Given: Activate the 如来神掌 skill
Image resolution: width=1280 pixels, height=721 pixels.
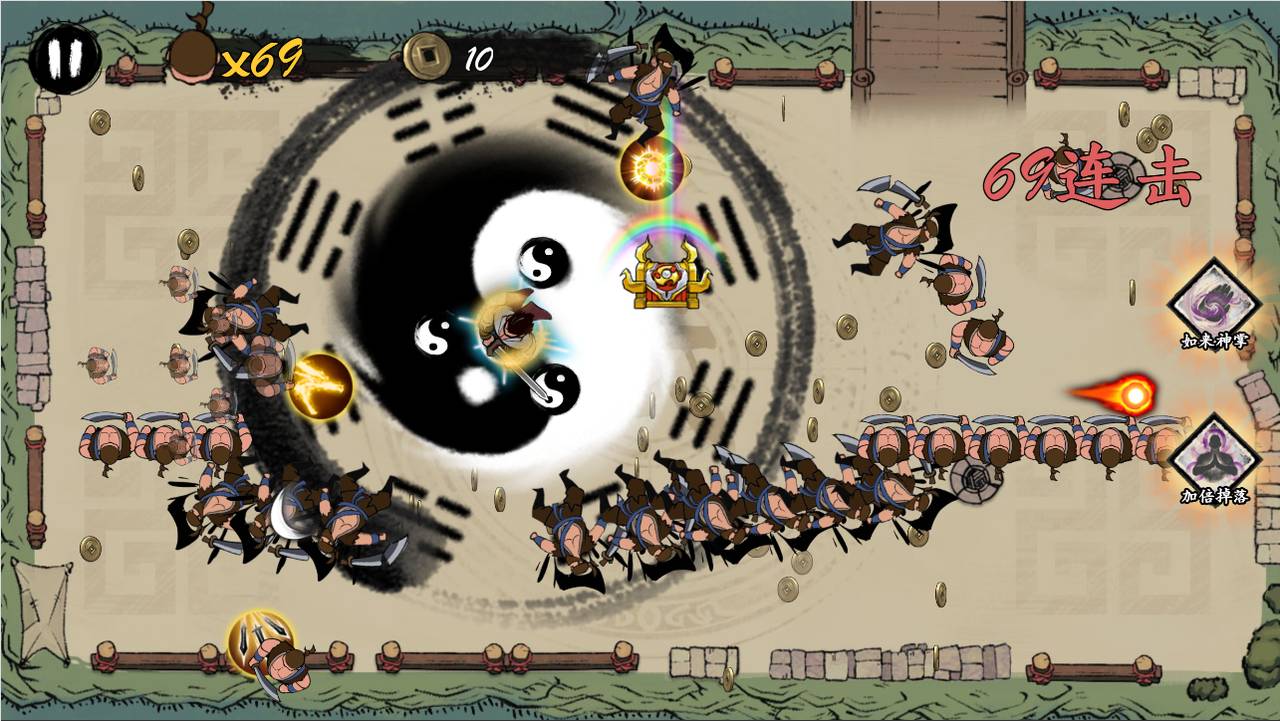Looking at the screenshot, I should tap(1214, 300).
